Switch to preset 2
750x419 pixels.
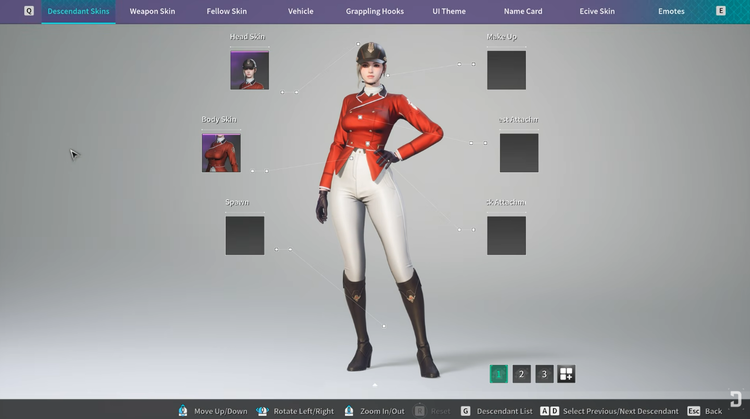[x=522, y=374]
